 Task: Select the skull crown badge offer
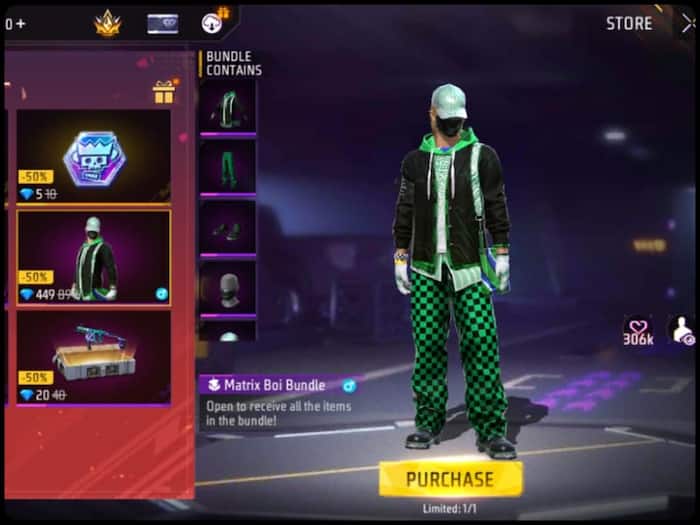[x=93, y=156]
